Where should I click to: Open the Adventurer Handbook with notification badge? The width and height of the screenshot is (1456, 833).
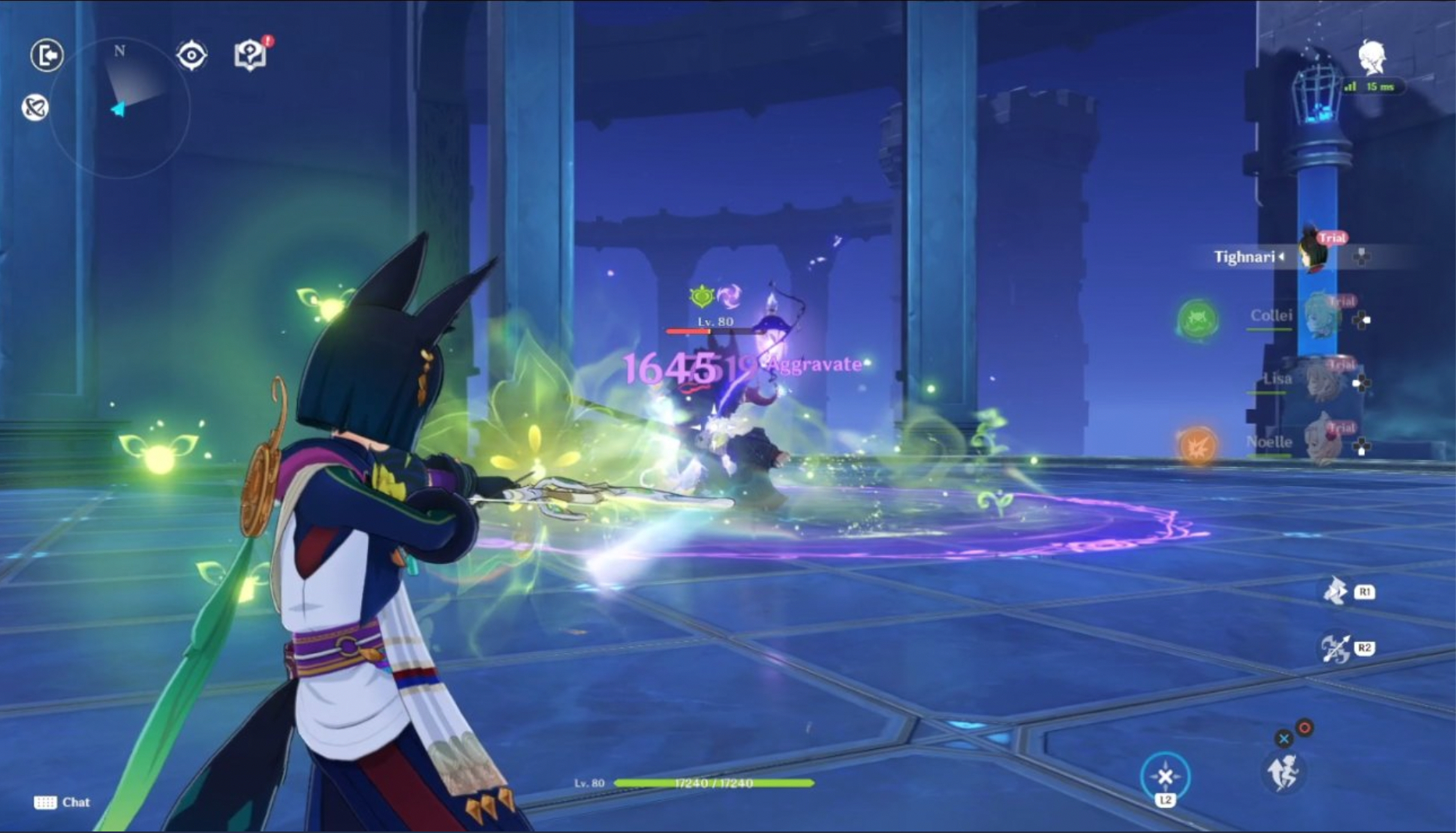click(x=250, y=55)
